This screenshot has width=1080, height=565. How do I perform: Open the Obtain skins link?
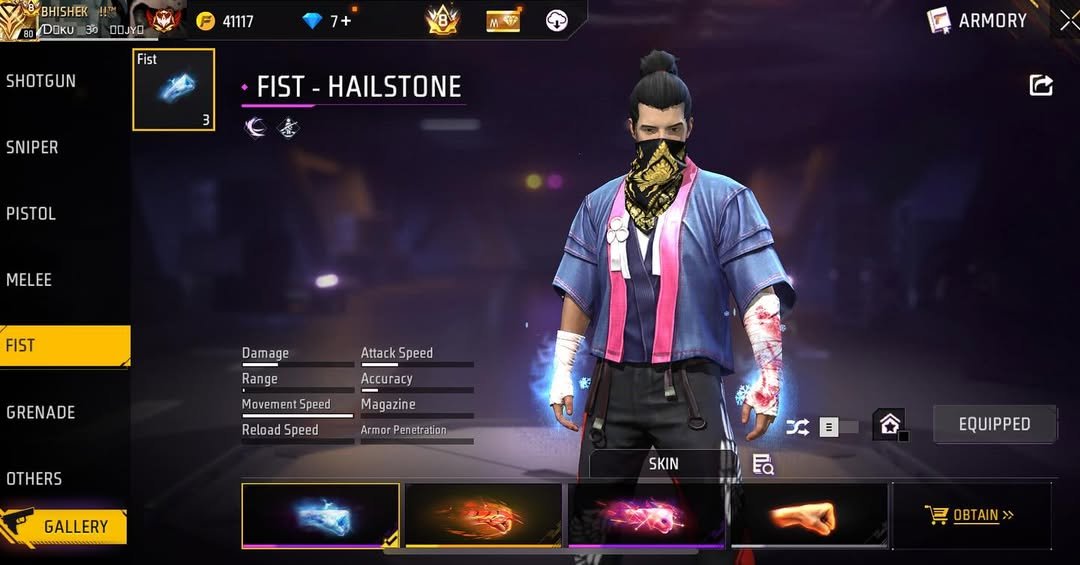pos(970,515)
